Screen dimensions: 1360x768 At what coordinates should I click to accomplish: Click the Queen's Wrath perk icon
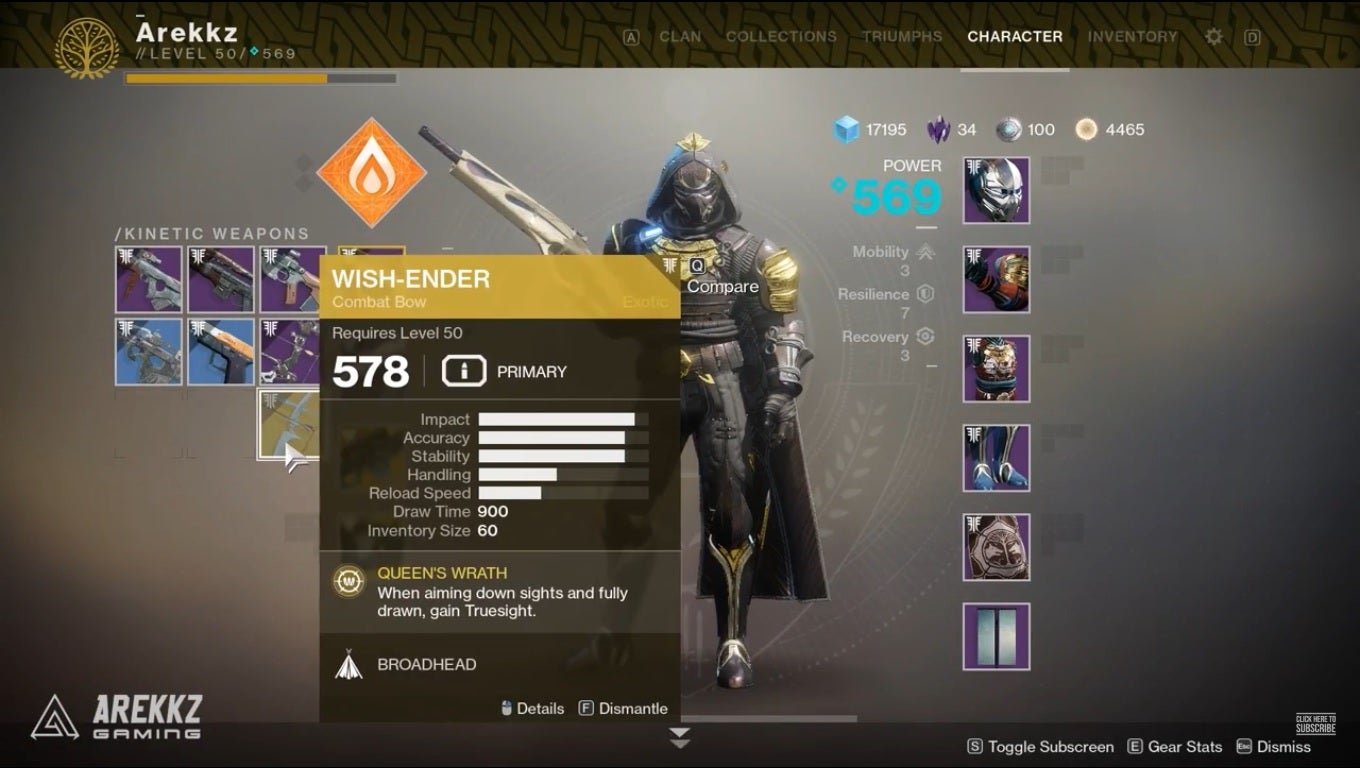[x=348, y=581]
